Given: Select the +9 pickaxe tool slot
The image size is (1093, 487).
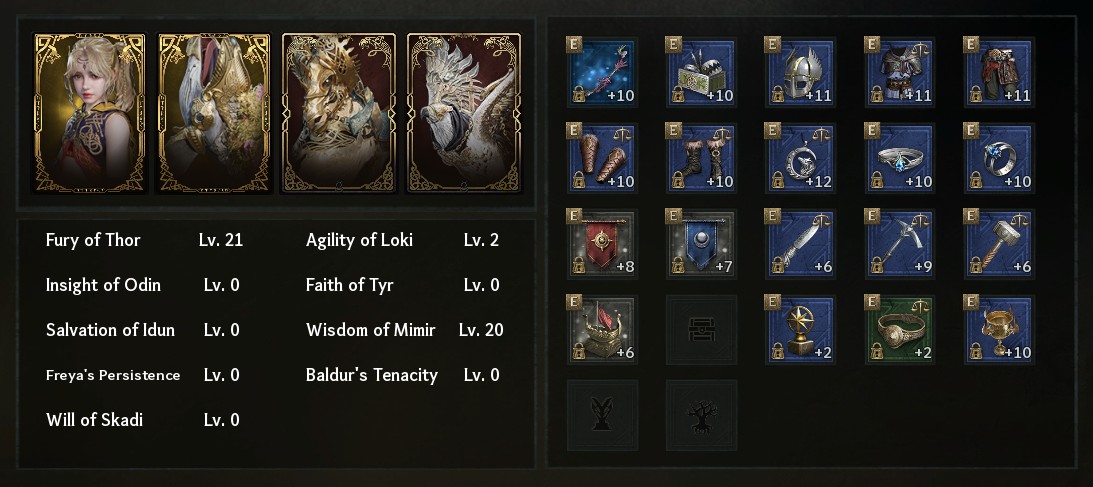Looking at the screenshot, I should [900, 244].
